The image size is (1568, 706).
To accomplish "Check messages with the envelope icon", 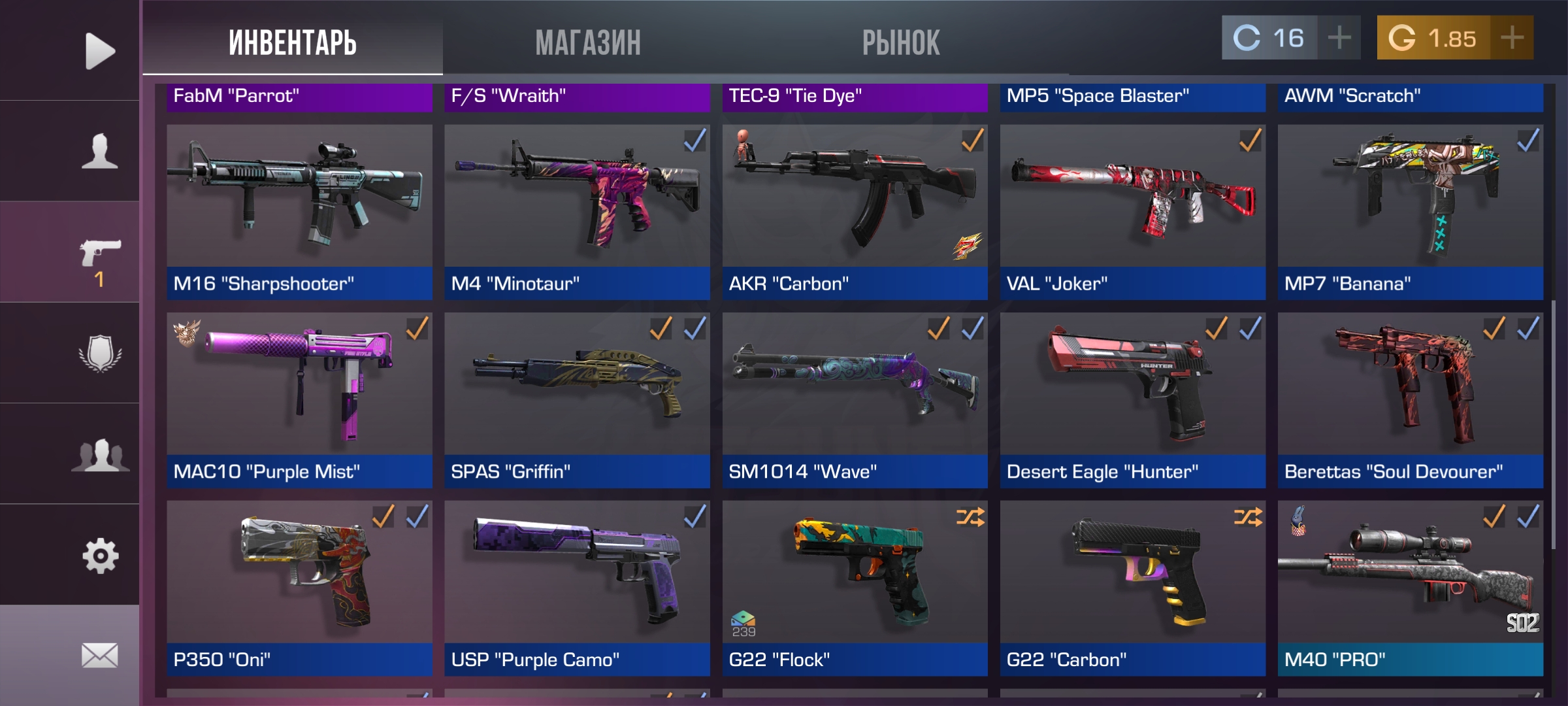I will tap(99, 655).
